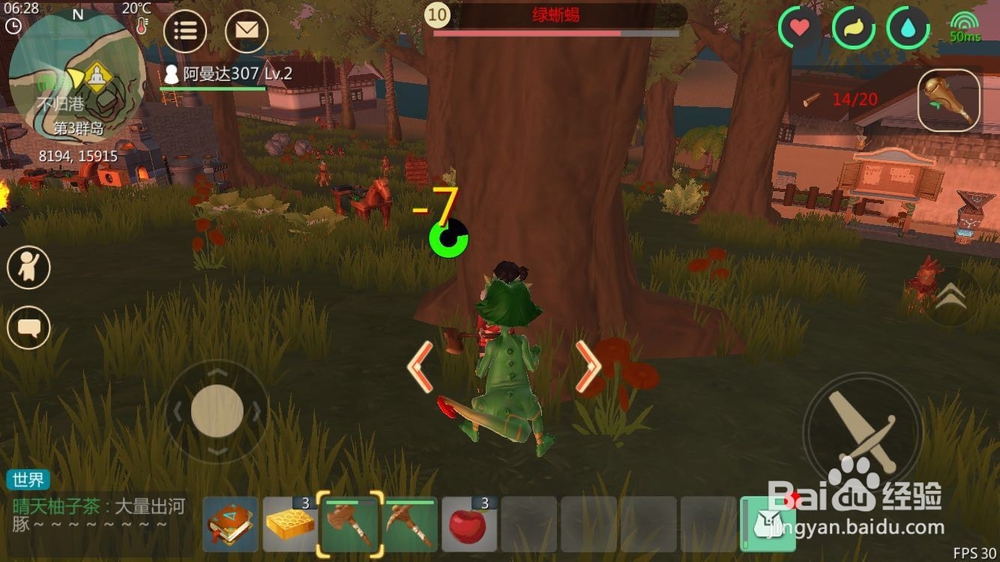Open the wooden club crafting target icon
The image size is (1000, 562).
point(948,99)
